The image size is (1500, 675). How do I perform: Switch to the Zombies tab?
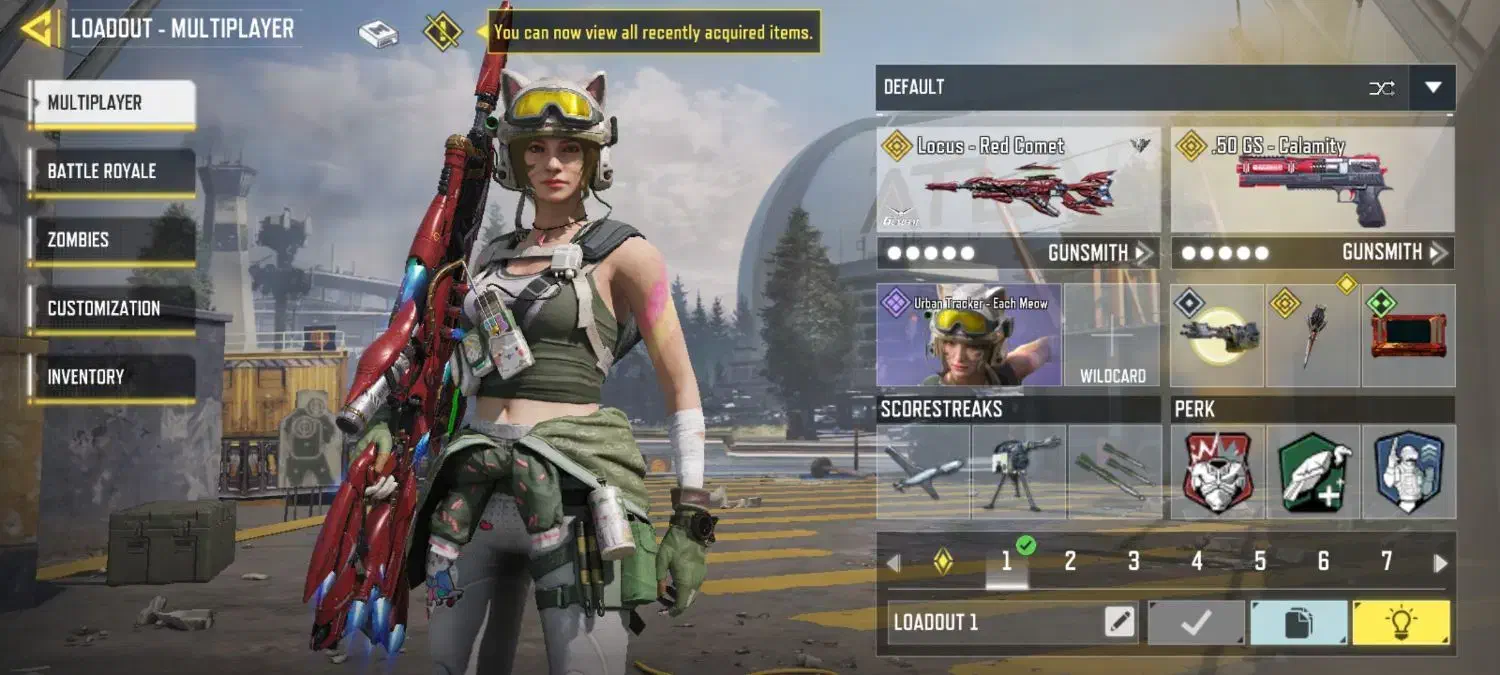pos(110,240)
